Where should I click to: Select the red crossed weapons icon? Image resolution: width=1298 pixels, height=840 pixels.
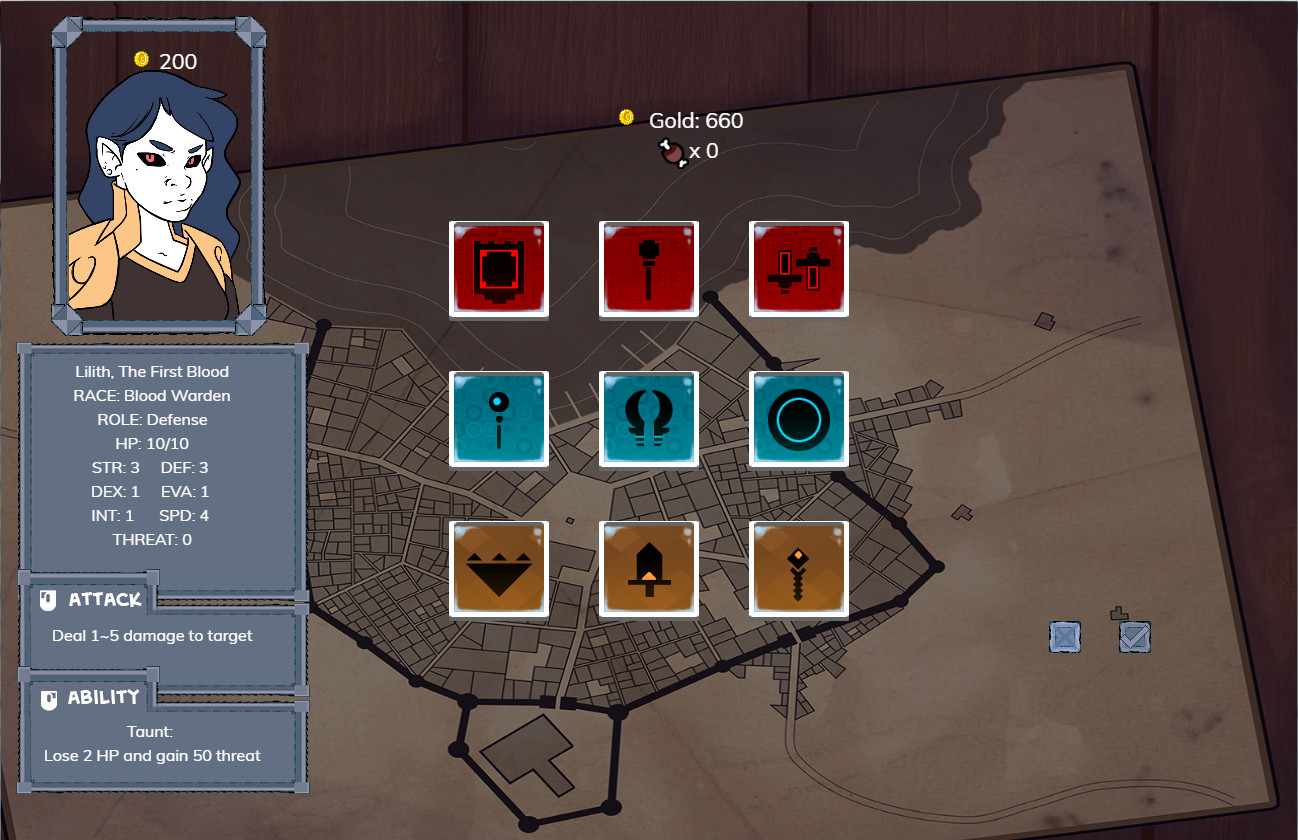(798, 268)
